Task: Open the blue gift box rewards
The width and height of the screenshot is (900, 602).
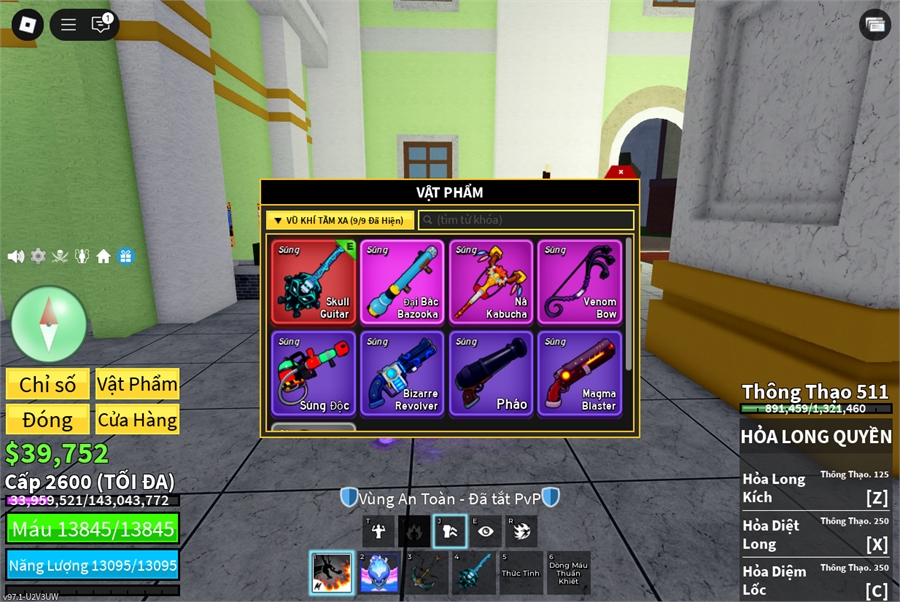Action: pos(125,256)
